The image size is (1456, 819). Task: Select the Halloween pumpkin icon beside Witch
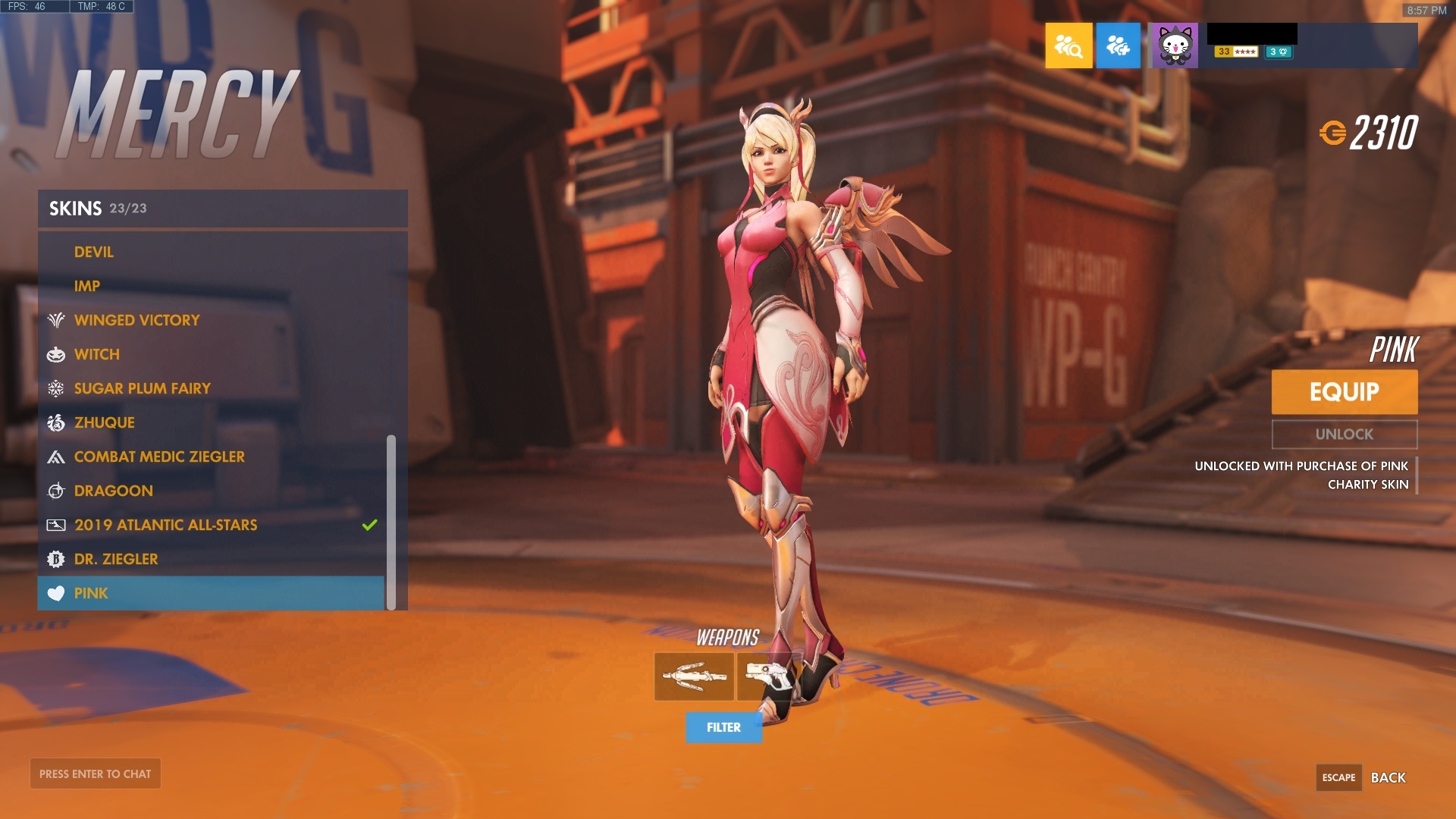coord(55,354)
